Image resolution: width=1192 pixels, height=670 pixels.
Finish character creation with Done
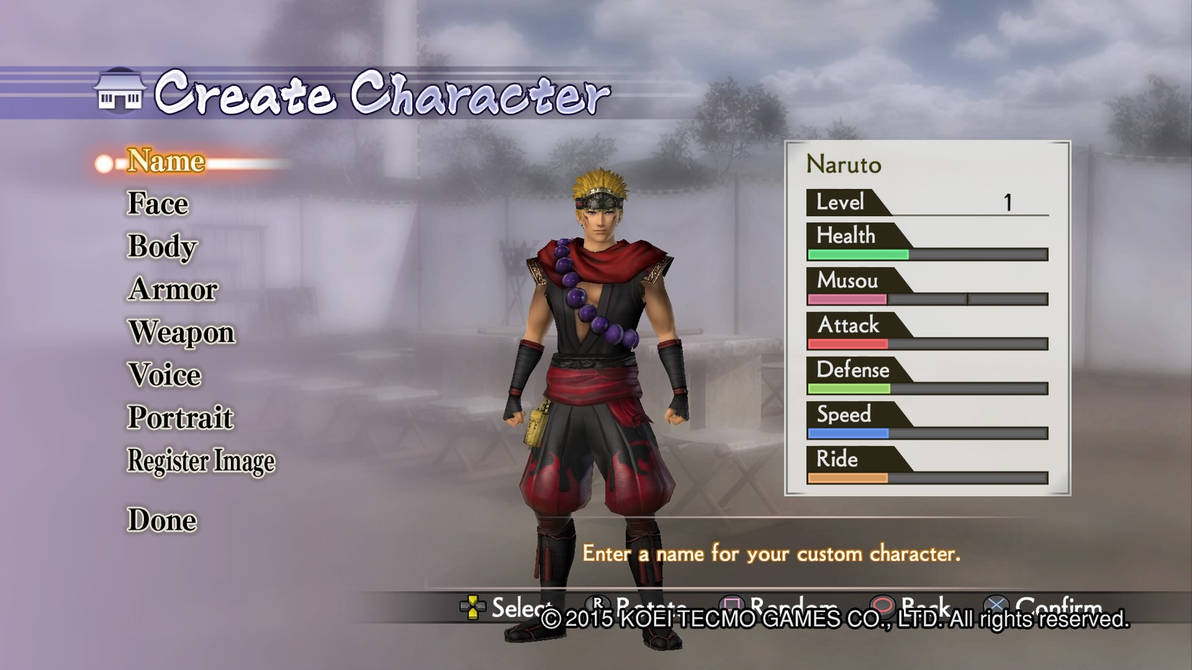162,520
